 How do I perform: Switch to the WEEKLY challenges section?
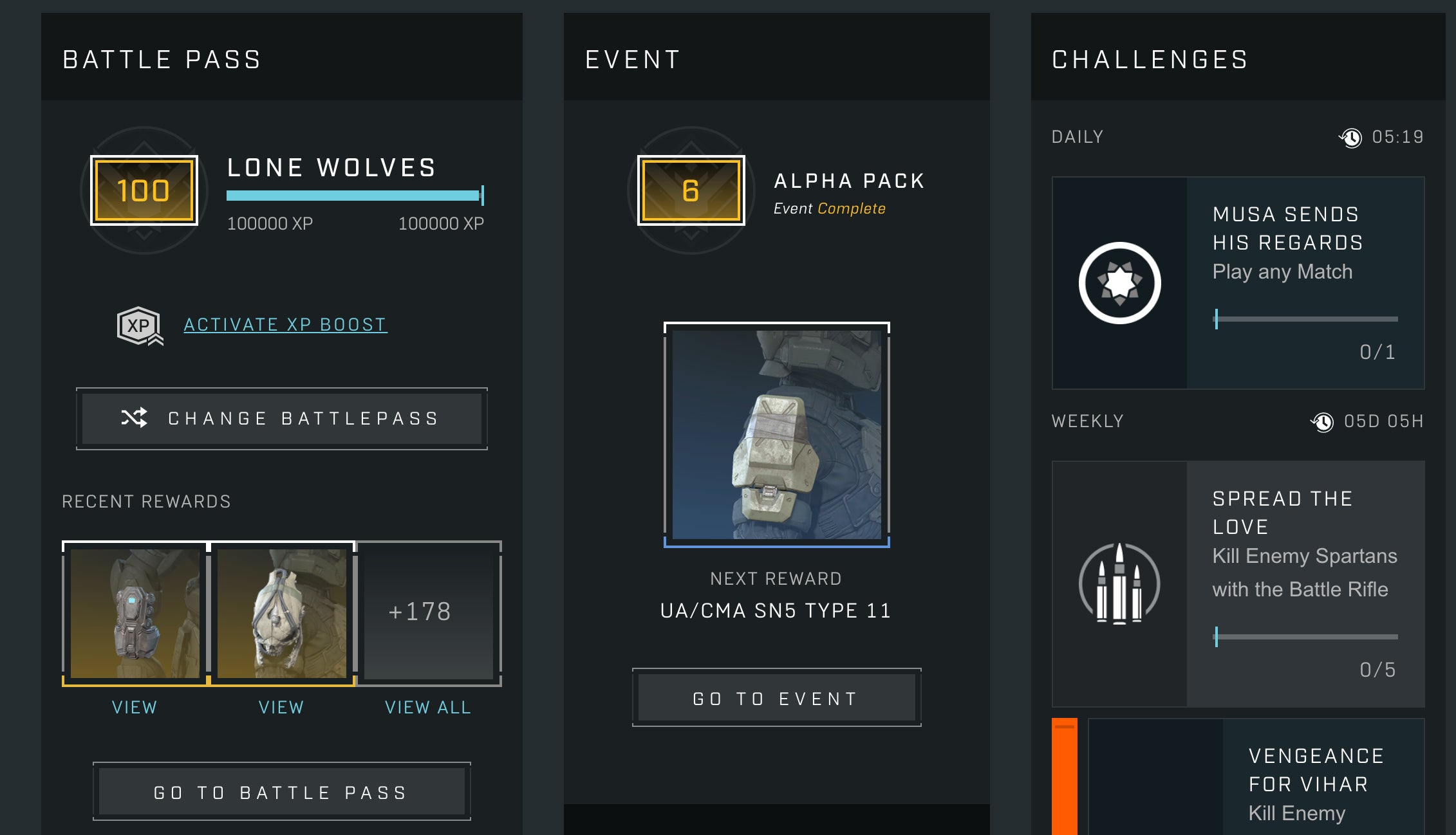(1087, 421)
